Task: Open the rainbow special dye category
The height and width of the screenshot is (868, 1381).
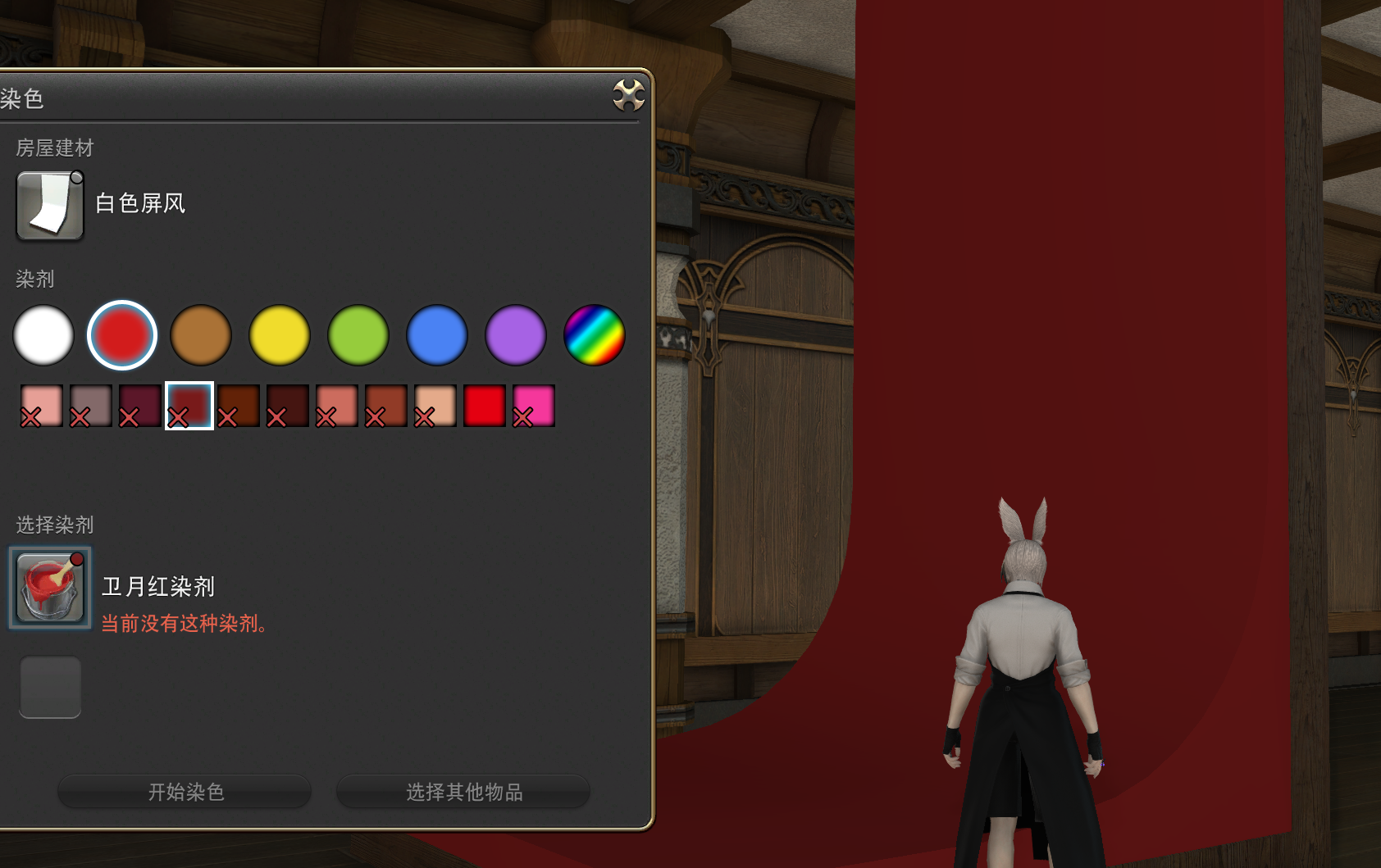Action: (594, 335)
